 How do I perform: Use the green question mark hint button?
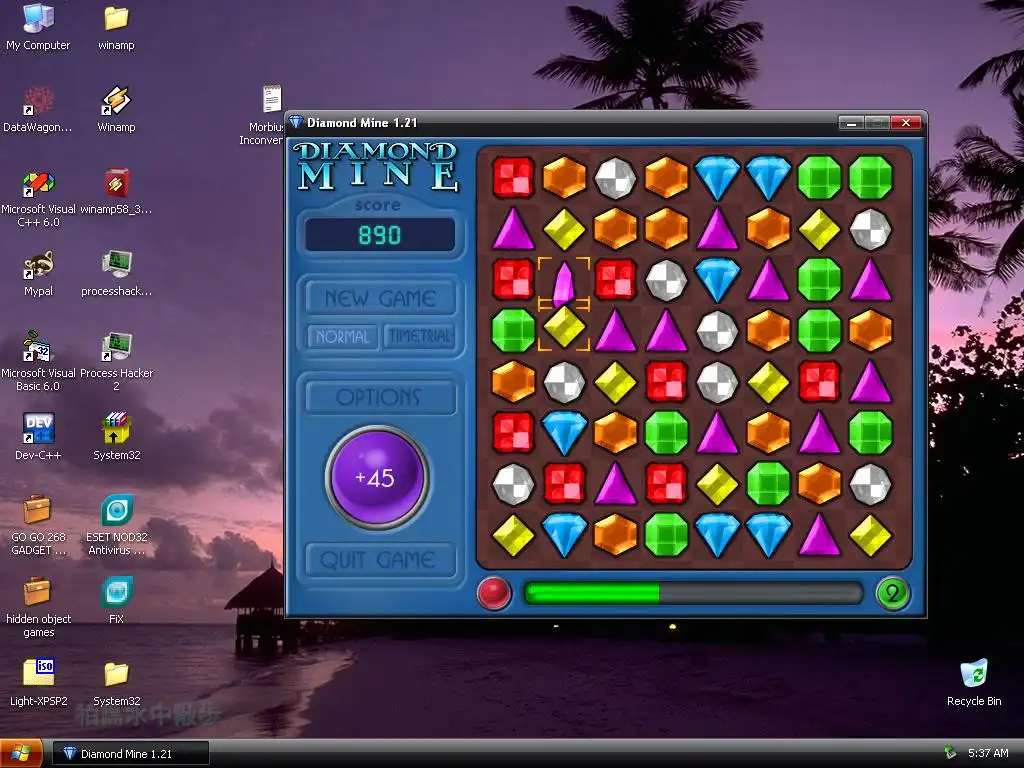coord(892,593)
